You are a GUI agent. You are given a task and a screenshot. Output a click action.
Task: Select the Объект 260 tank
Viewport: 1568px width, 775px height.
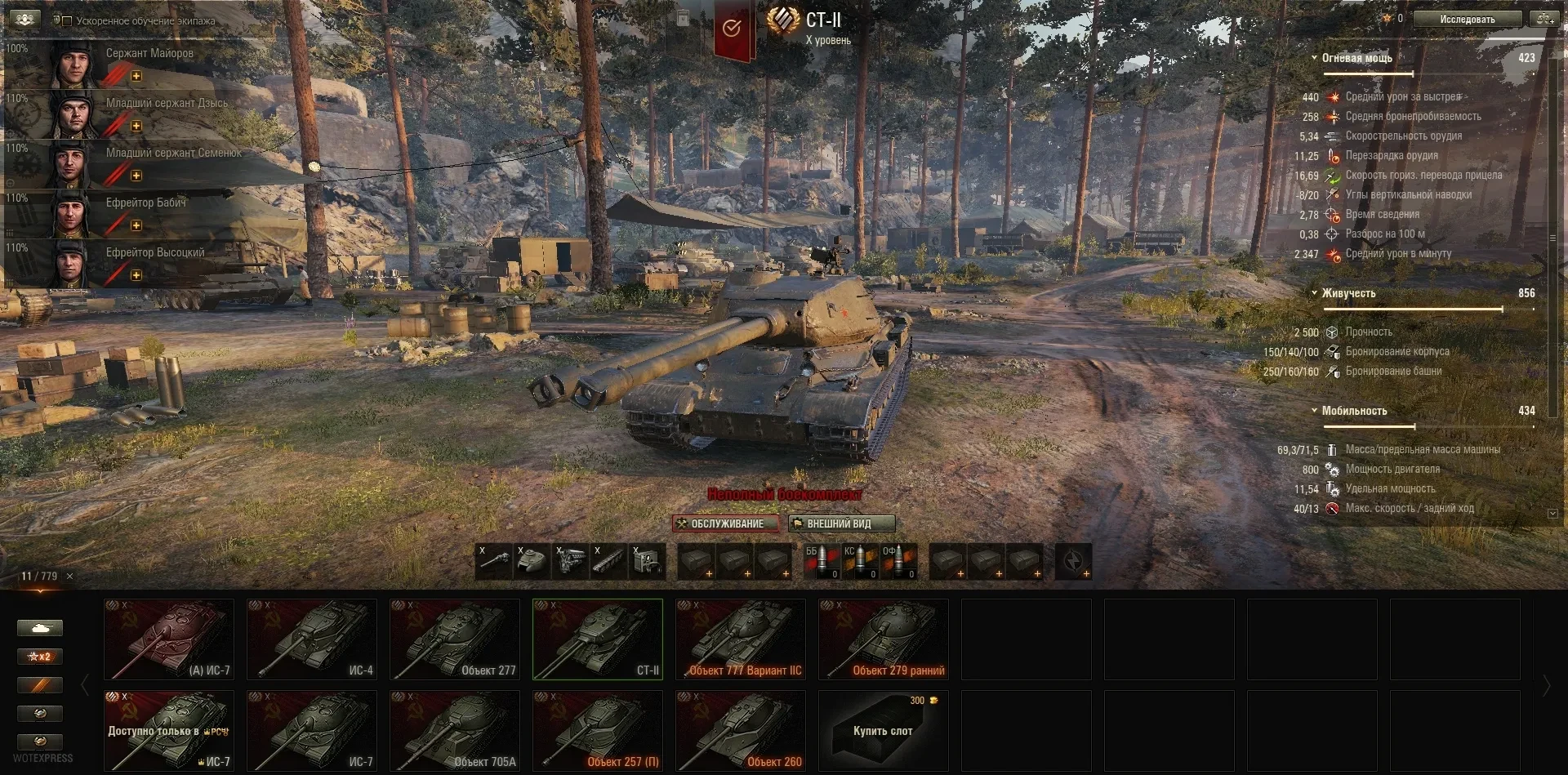[741, 730]
